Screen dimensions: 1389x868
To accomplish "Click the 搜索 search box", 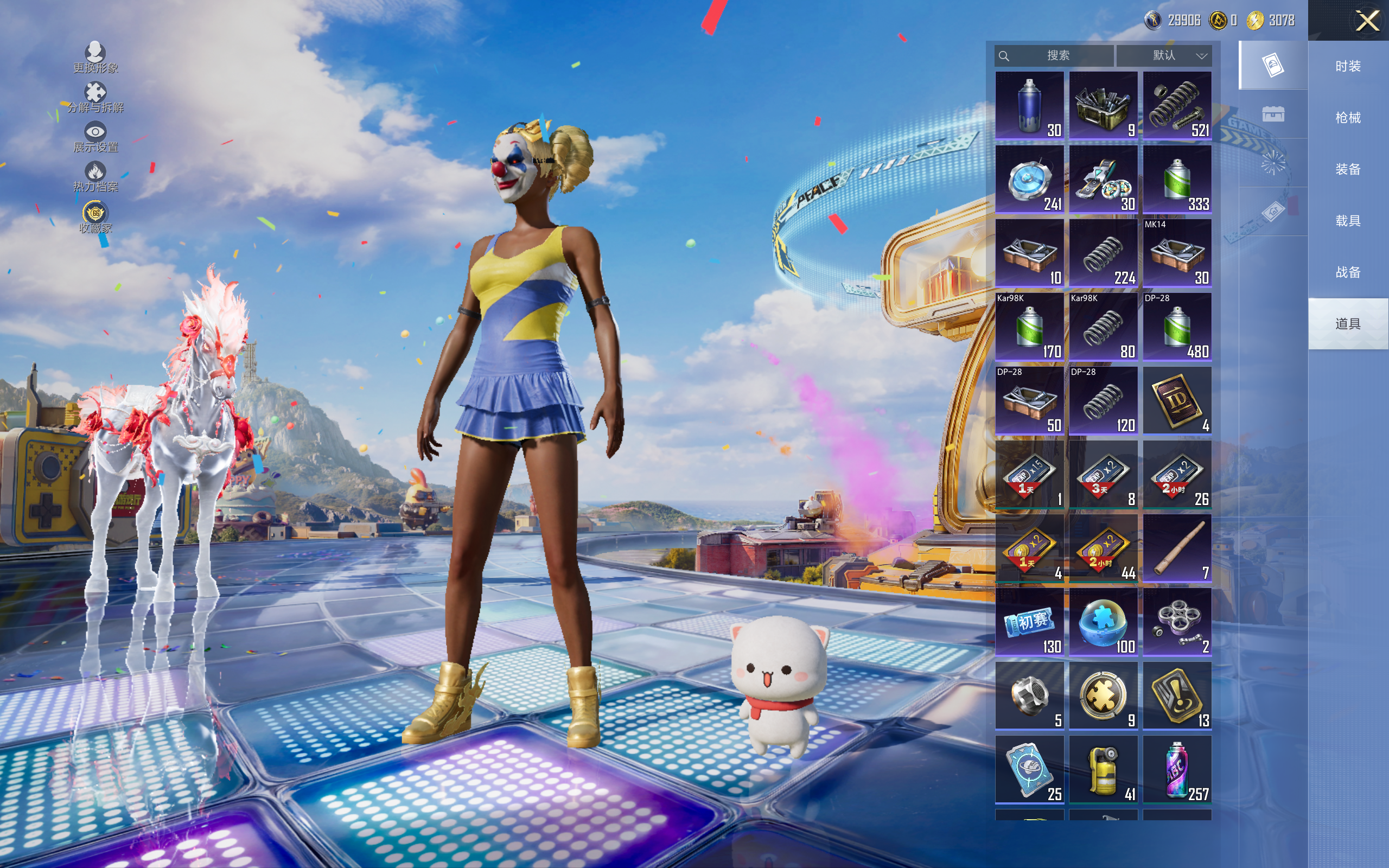I will (1056, 56).
